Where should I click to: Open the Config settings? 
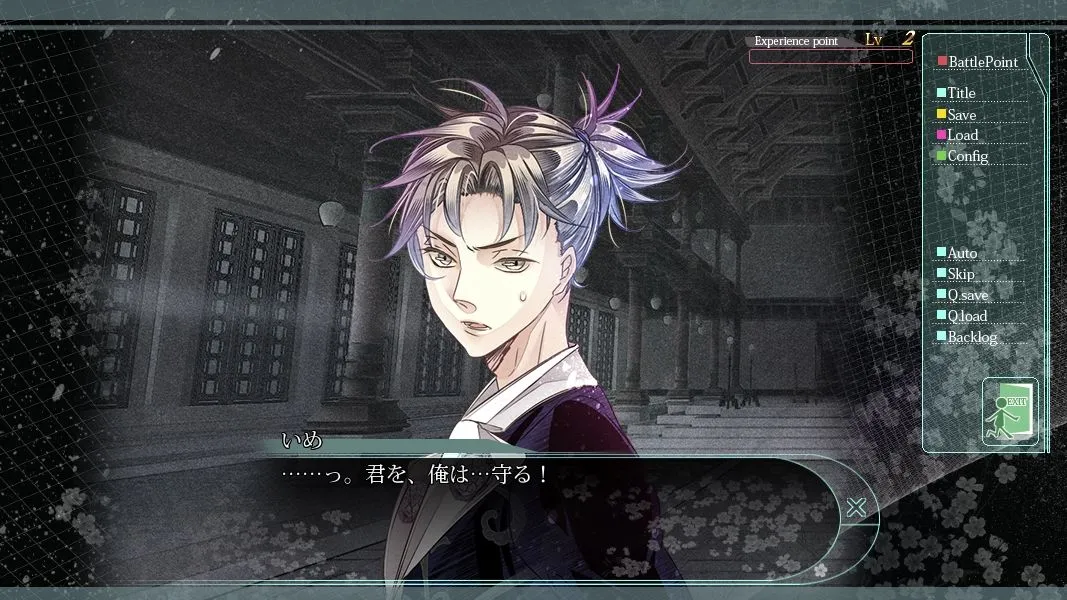point(967,156)
